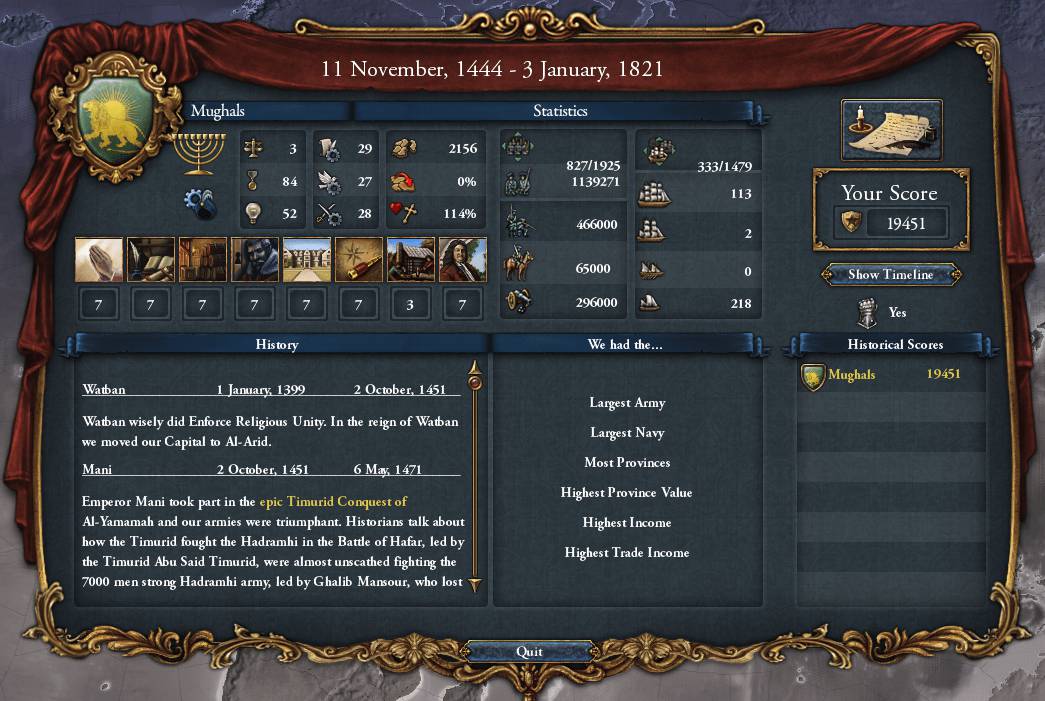Screen dimensions: 1045x701
Task: Select the library bookshelves idea icon
Action: coord(203,259)
